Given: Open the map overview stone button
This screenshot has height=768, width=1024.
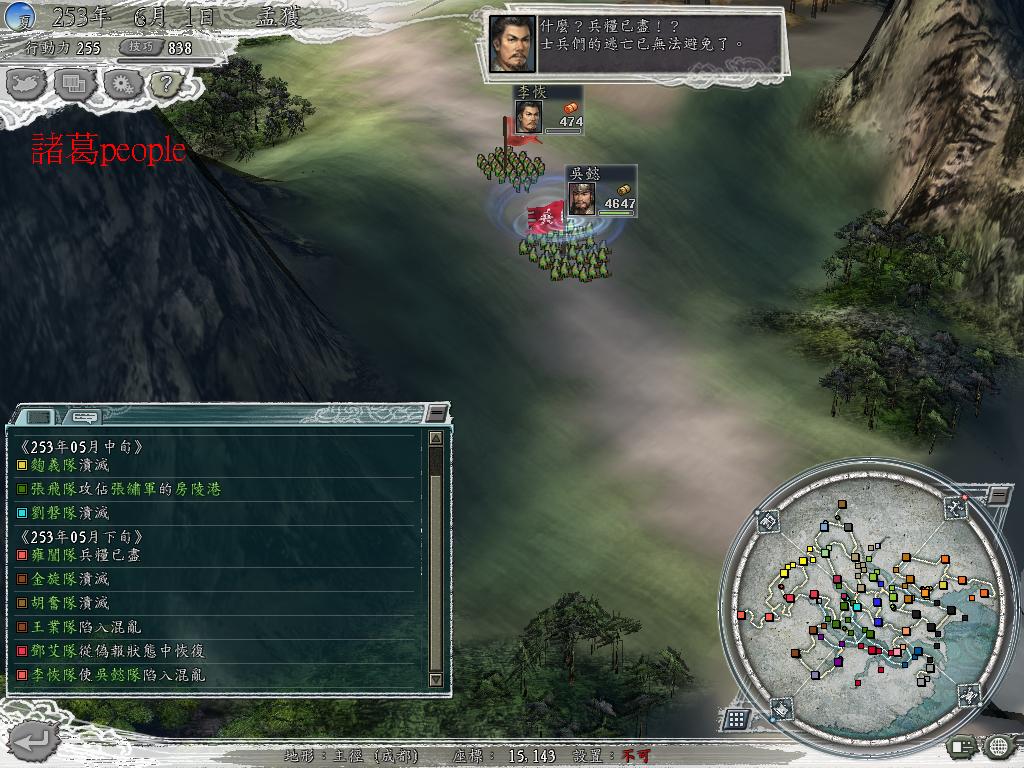Looking at the screenshot, I should pyautogui.click(x=27, y=83).
